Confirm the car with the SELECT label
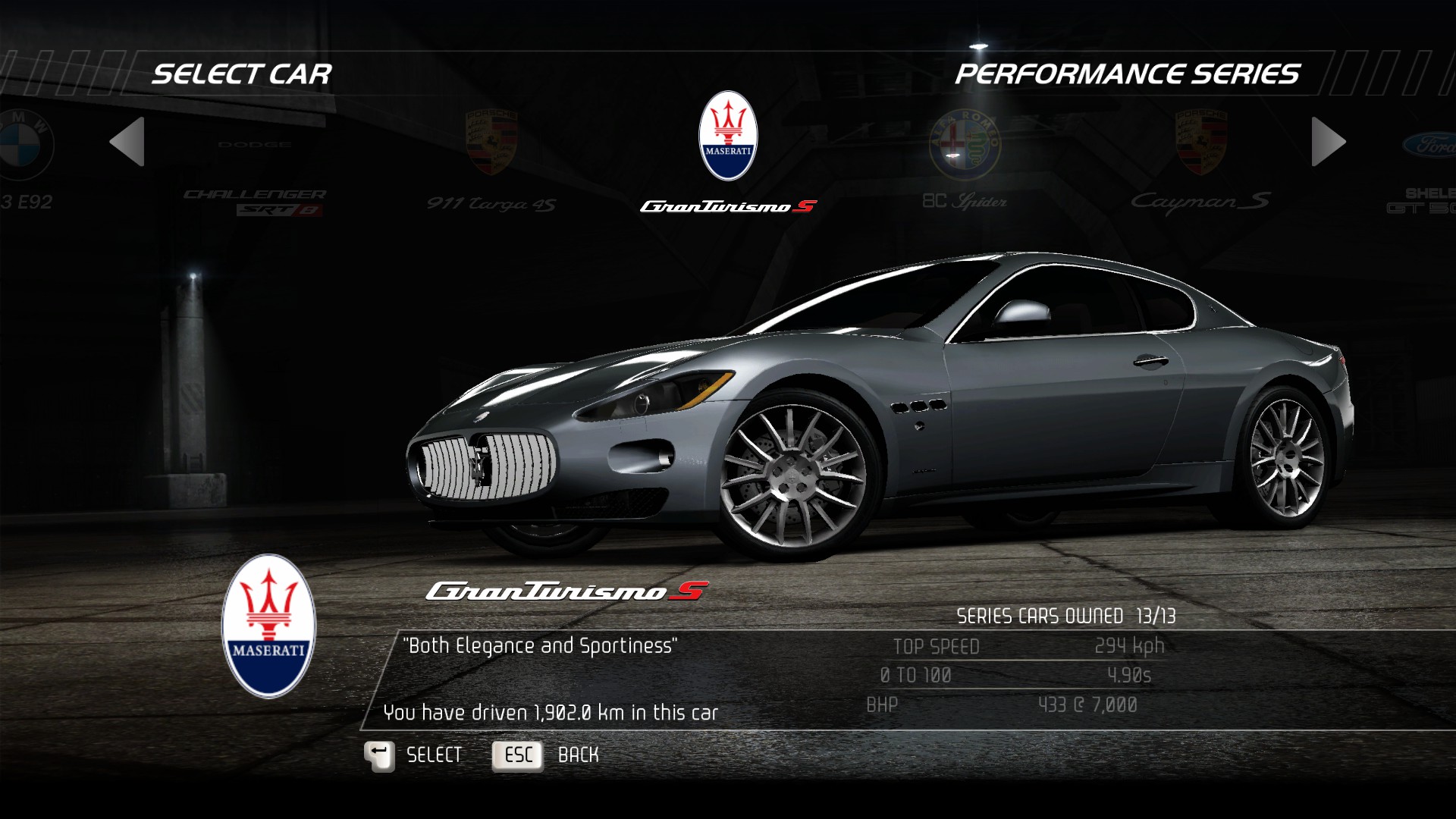Viewport: 1456px width, 819px height. click(x=434, y=755)
